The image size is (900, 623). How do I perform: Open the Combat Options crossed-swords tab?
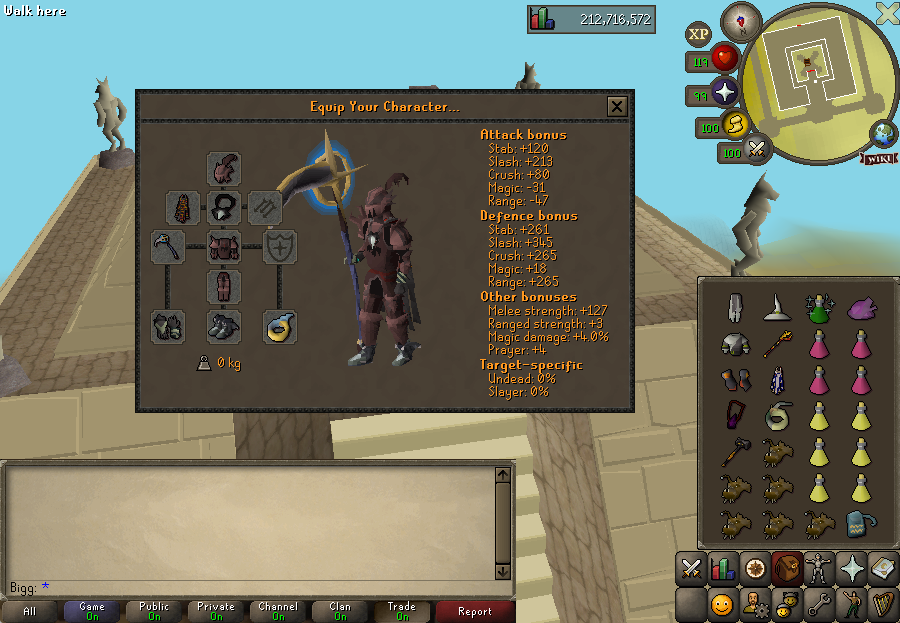click(691, 569)
